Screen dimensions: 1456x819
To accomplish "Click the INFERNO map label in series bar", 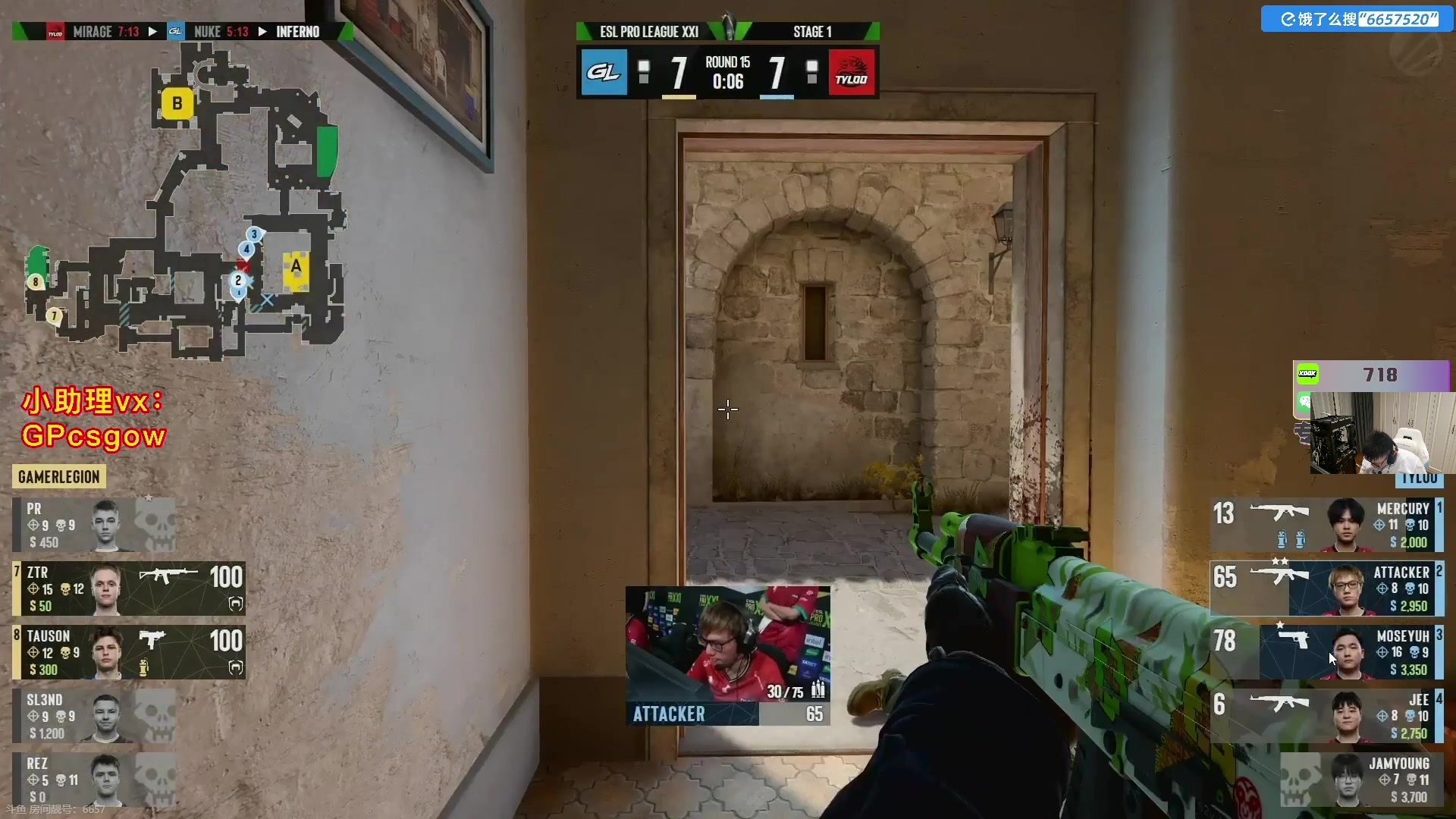I will 297,32.
